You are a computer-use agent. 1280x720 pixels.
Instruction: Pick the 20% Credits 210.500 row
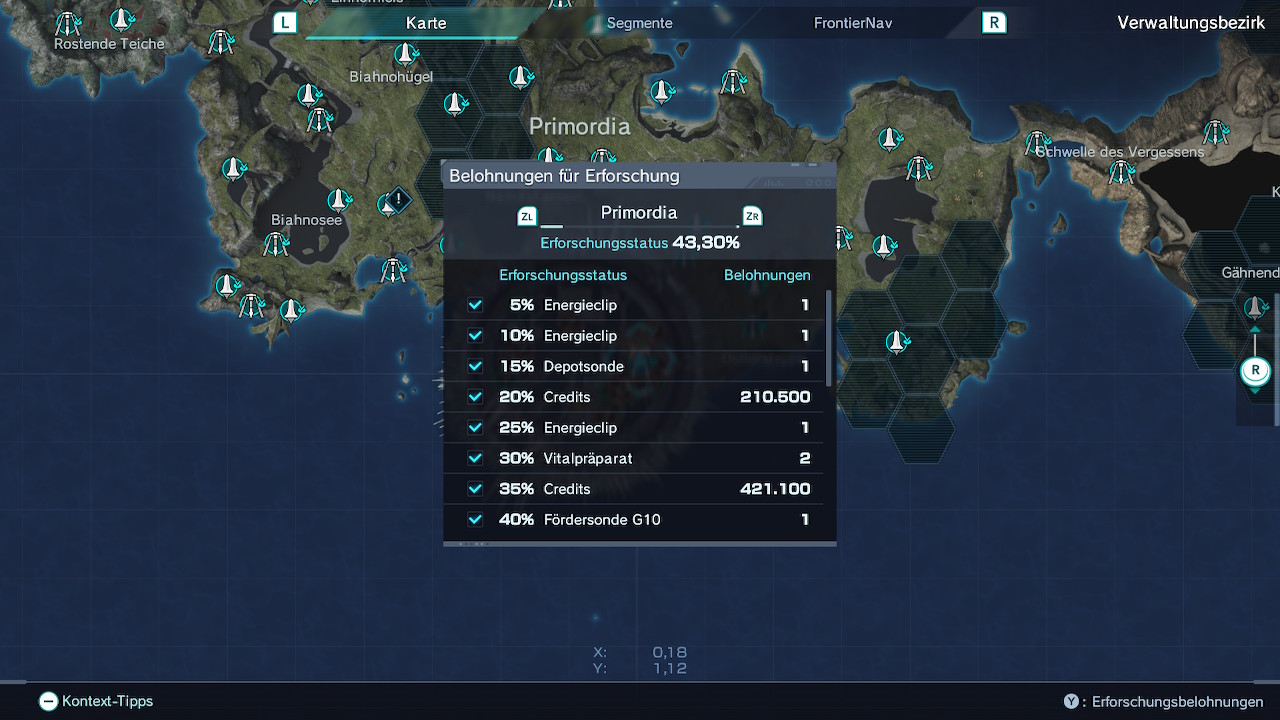[x=638, y=397]
